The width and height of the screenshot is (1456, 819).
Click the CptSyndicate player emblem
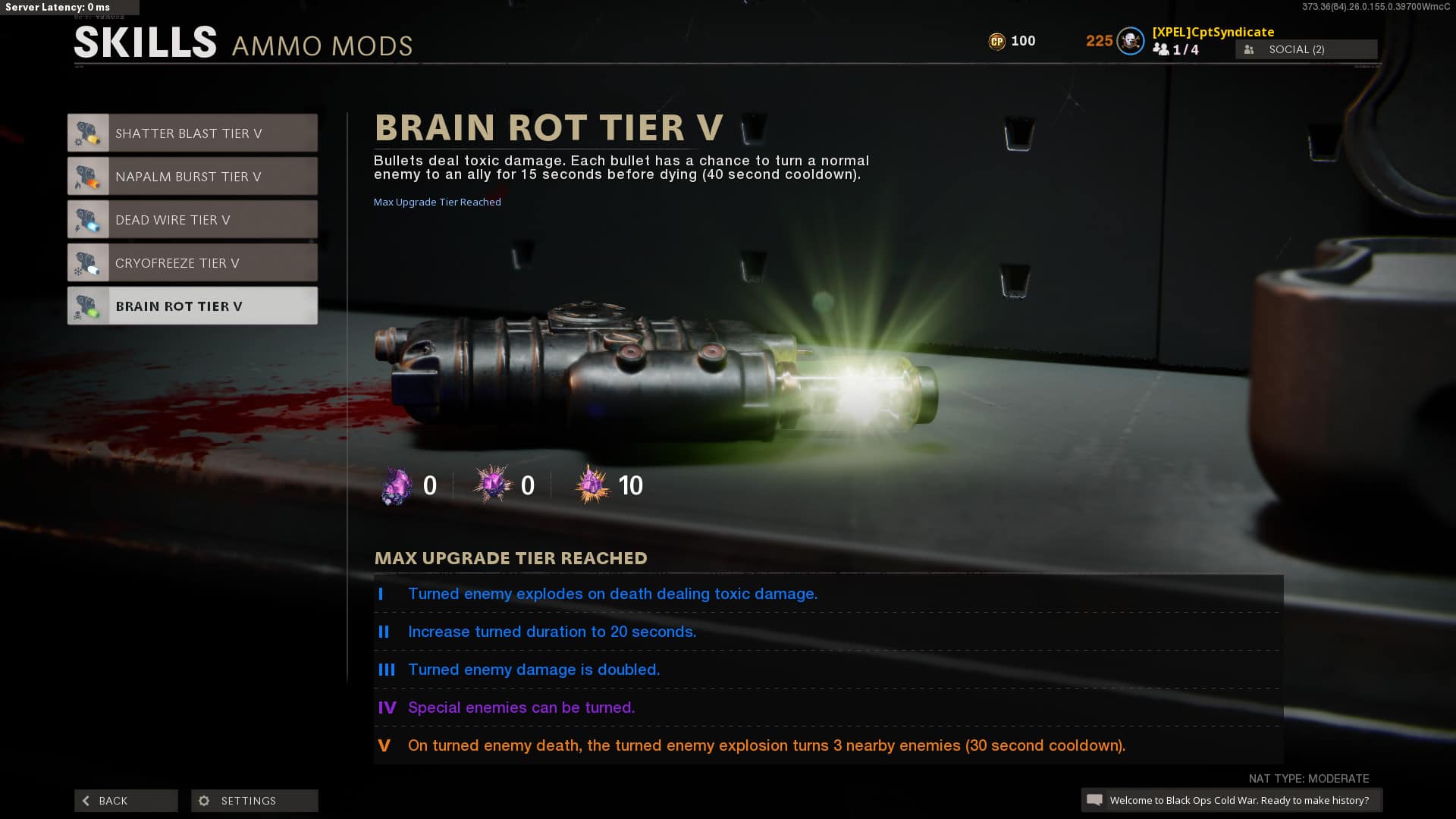coord(1130,41)
